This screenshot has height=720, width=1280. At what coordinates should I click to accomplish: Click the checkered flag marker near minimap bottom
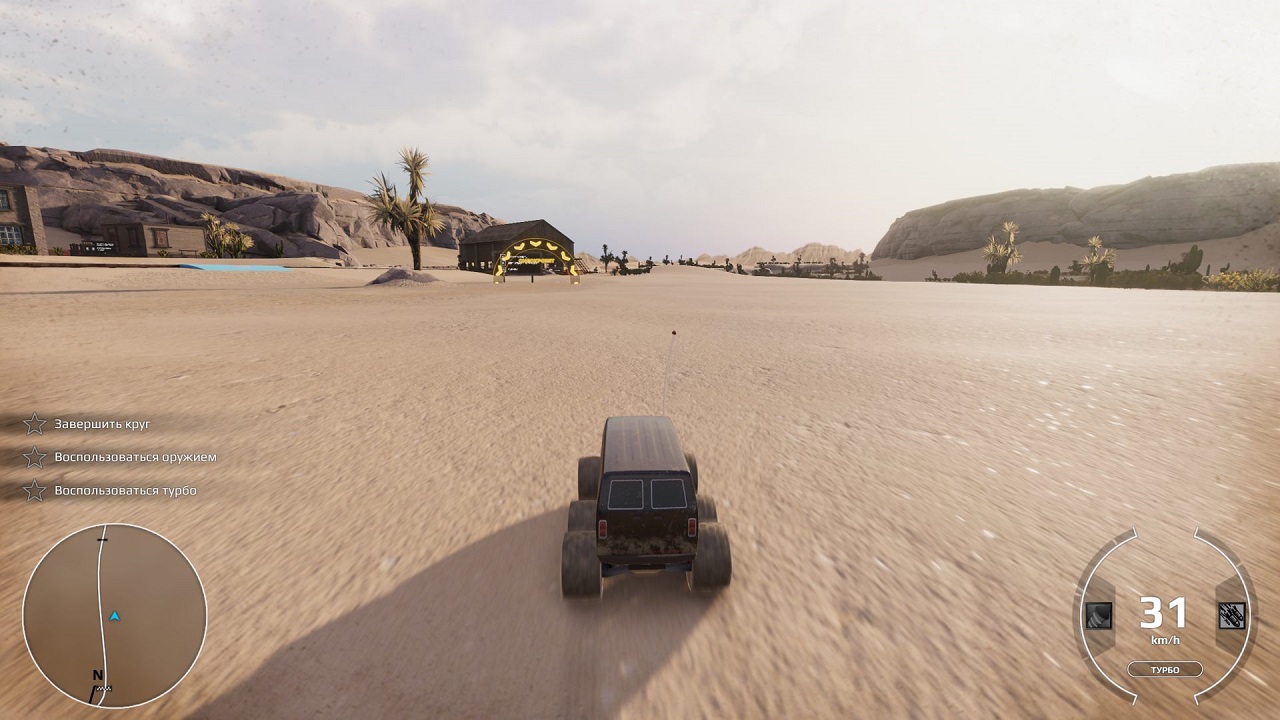point(104,688)
